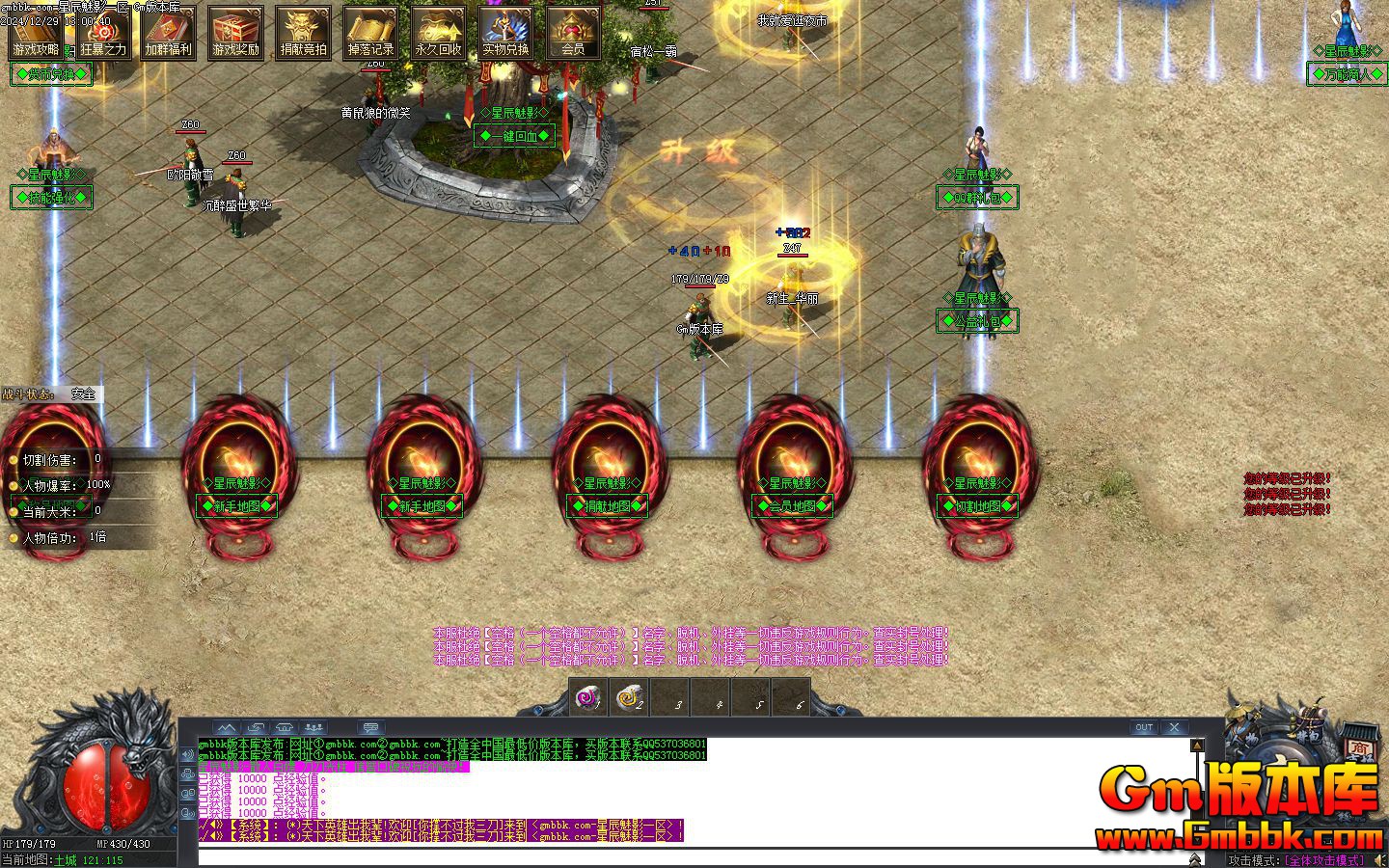Click the speech bubble icon above the chat
The height and width of the screenshot is (868, 1389).
pos(371,727)
